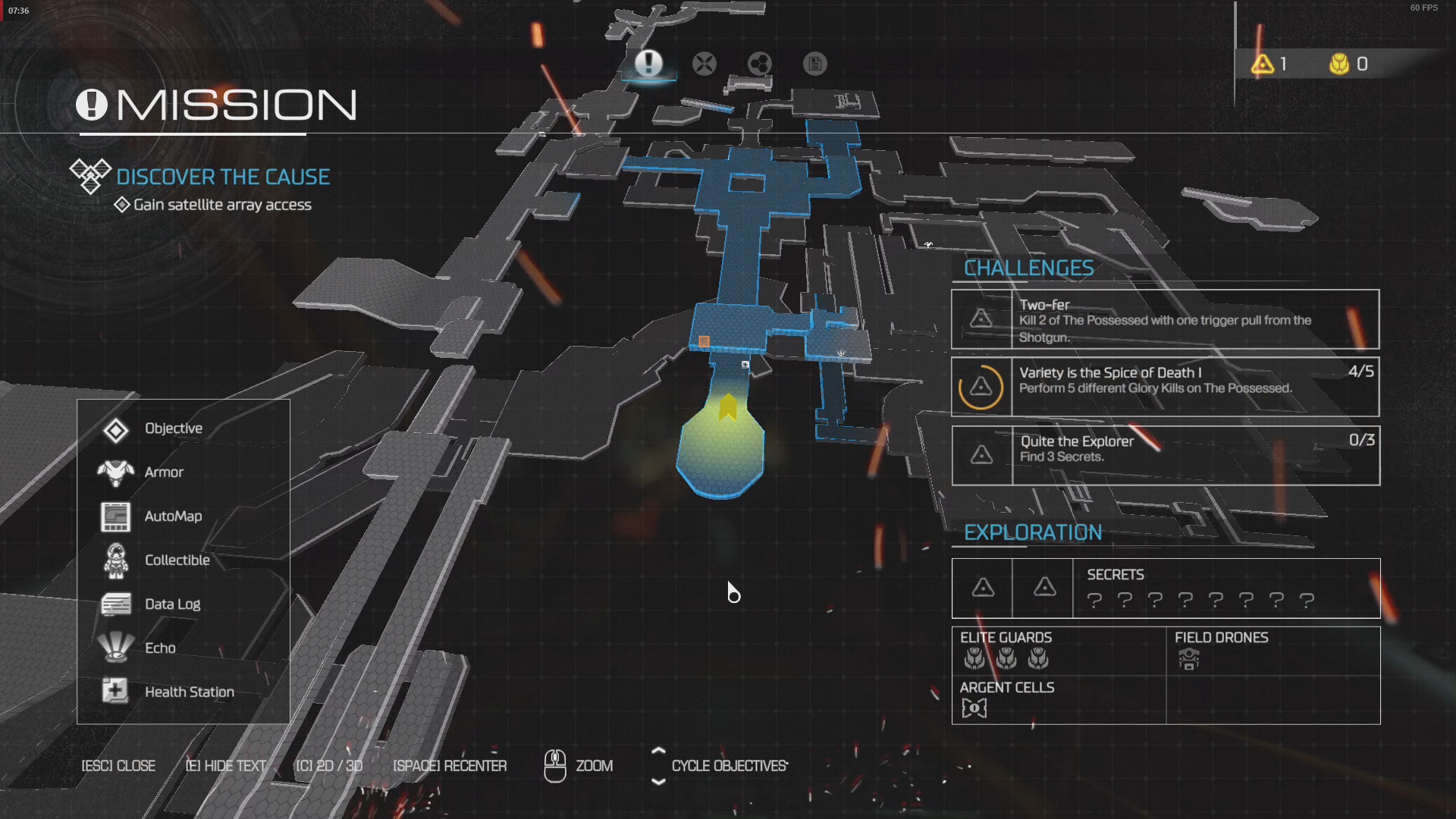This screenshot has height=819, width=1456.
Task: Open the Data Logs document tab icon
Action: pyautogui.click(x=815, y=64)
